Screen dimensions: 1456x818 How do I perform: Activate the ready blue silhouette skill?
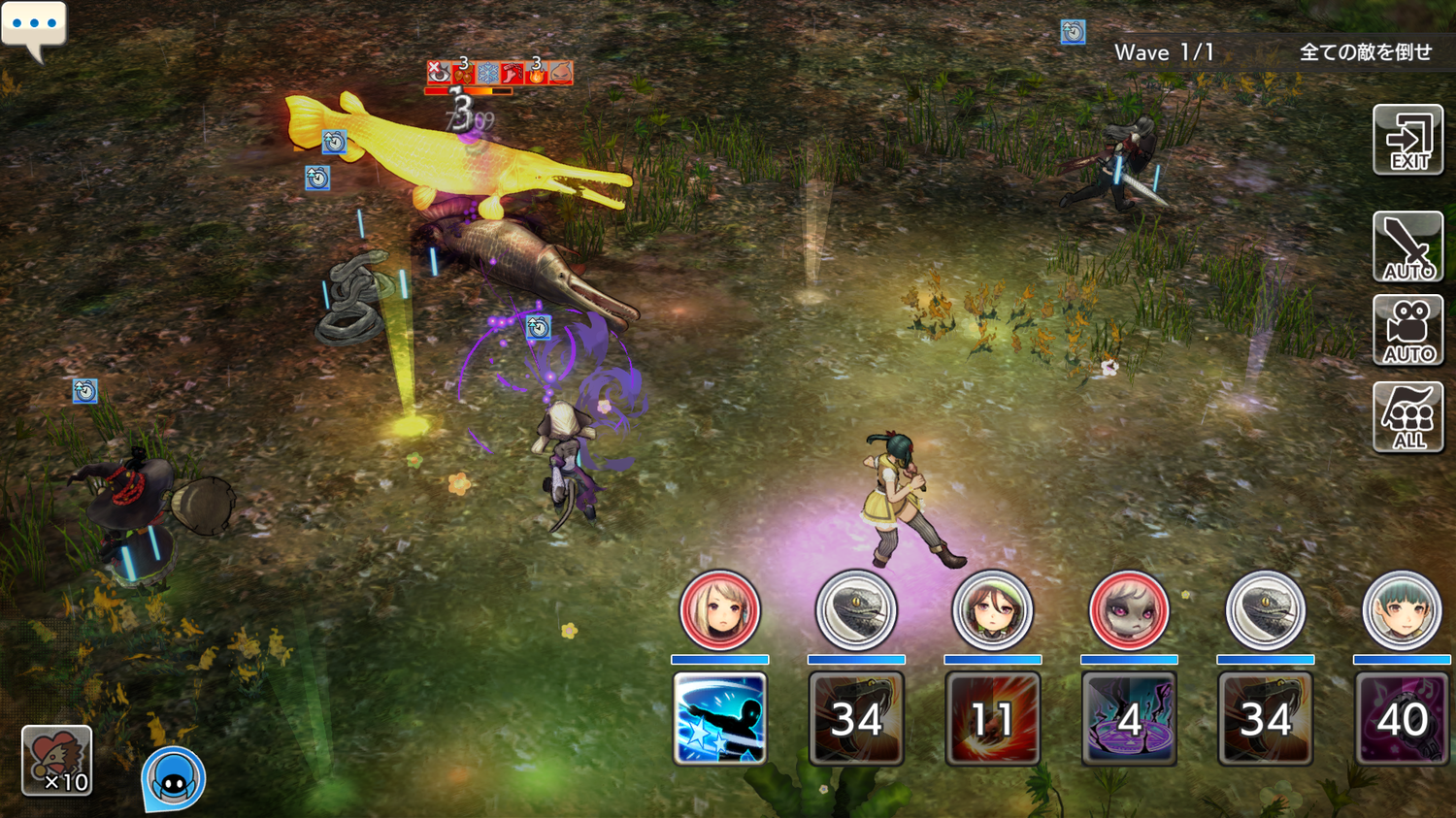(719, 718)
